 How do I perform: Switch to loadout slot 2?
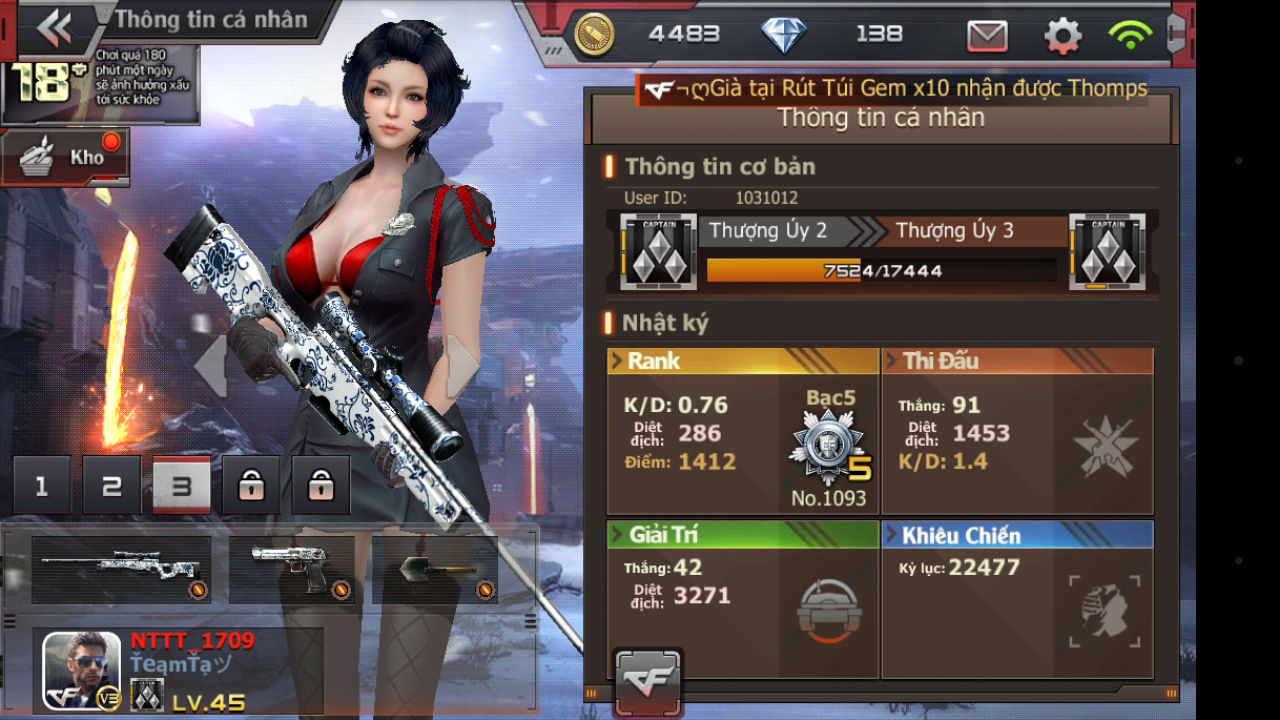tap(112, 486)
